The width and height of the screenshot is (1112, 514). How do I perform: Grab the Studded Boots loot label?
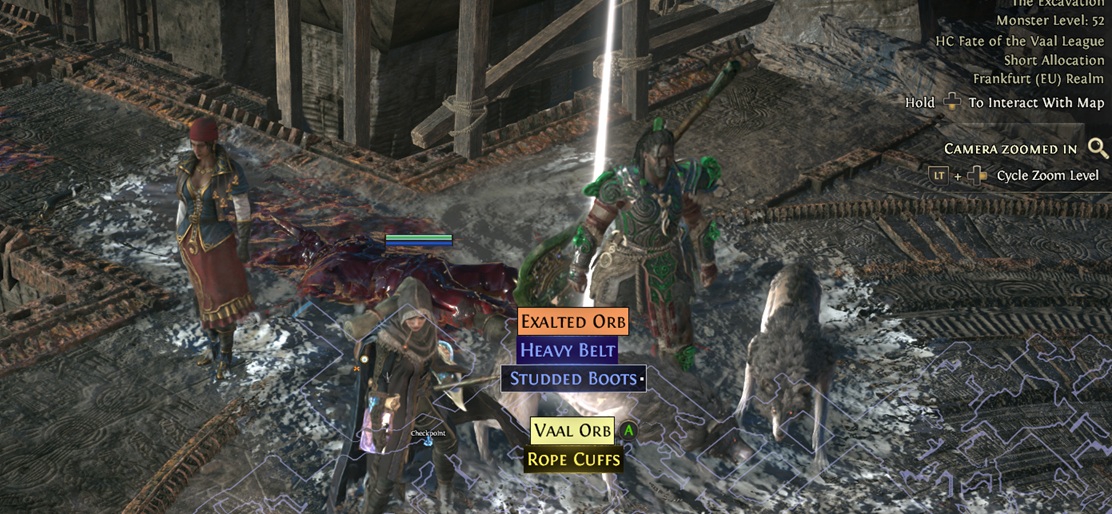click(x=573, y=379)
